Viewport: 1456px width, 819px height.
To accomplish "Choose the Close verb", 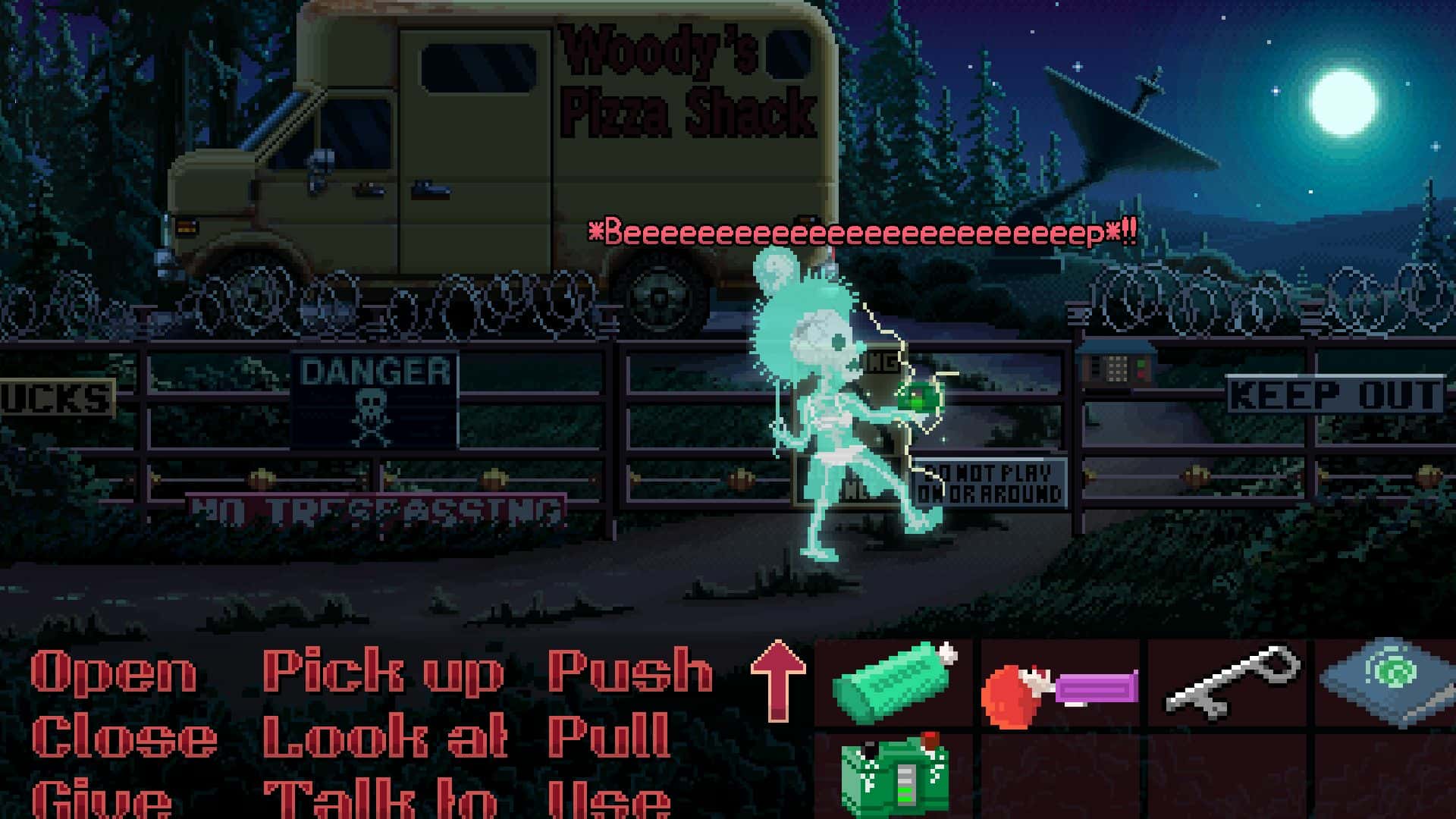I will coord(124,737).
